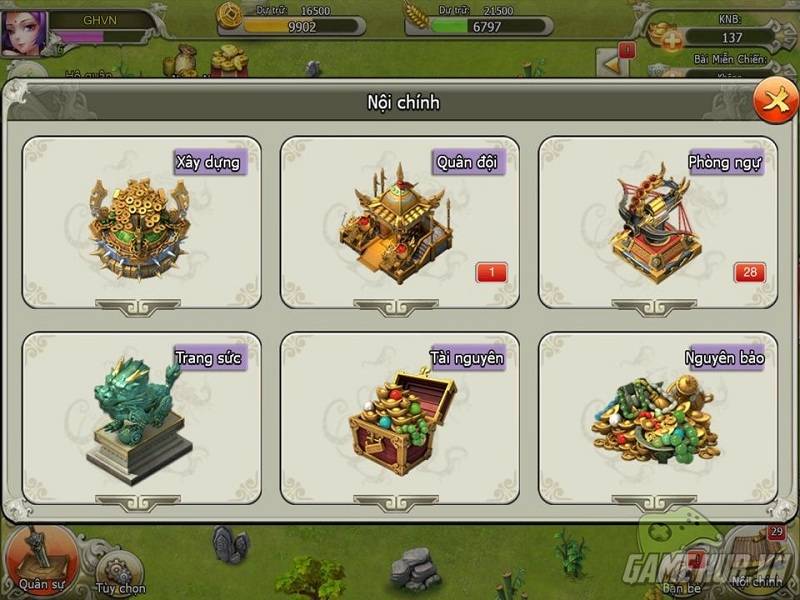The height and width of the screenshot is (600, 800).
Task: Open the Xây dựng construction tile
Action: [x=141, y=222]
